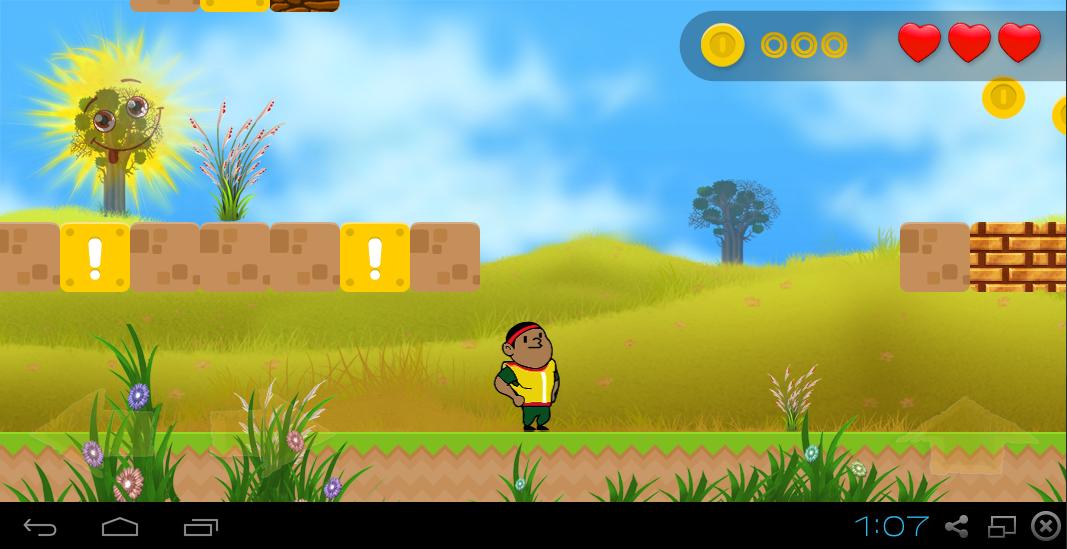Screen dimensions: 1067x549
Task: Open the Android recent apps view
Action: (x=200, y=526)
